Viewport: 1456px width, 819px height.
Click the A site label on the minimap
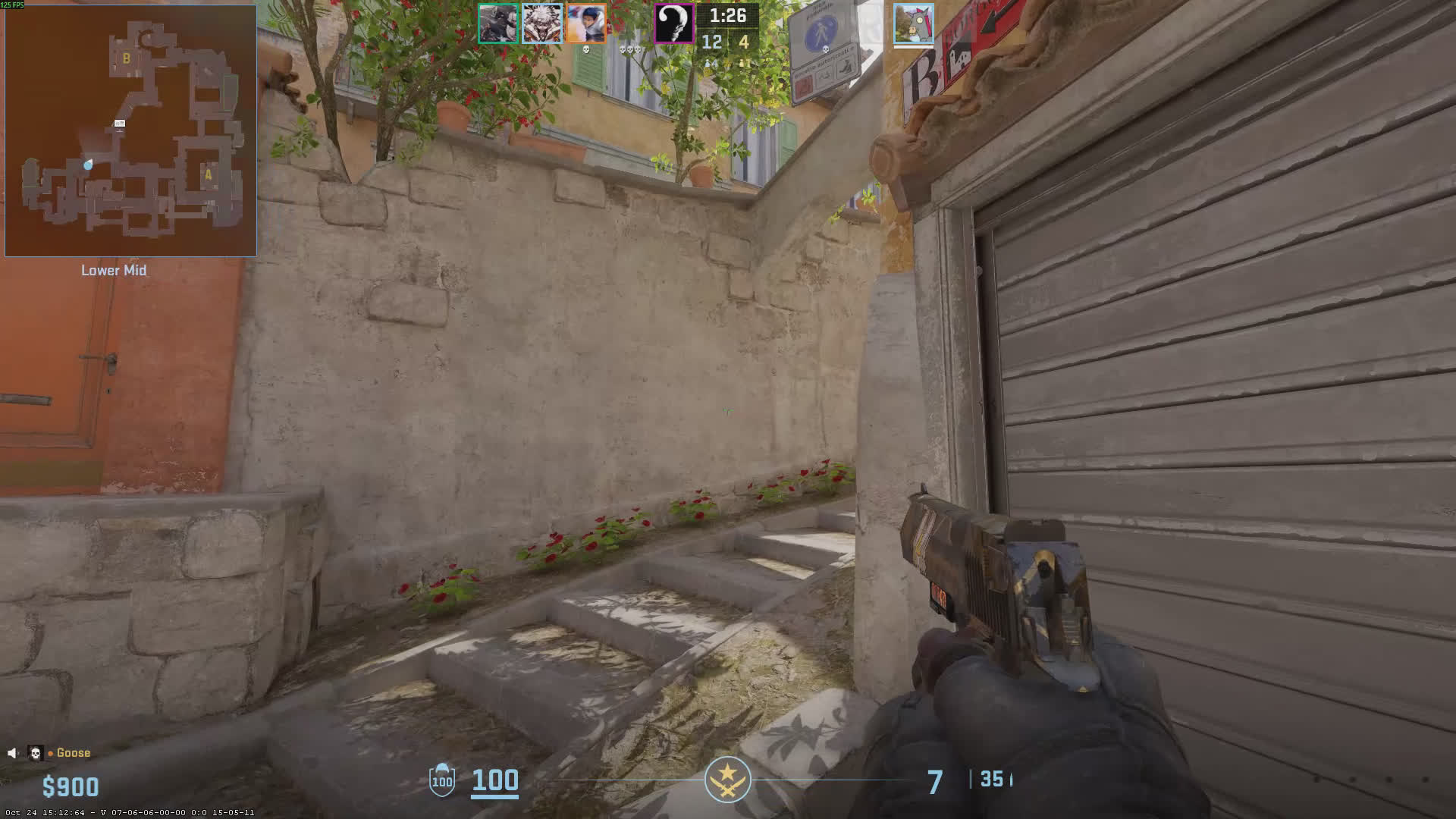tap(209, 174)
